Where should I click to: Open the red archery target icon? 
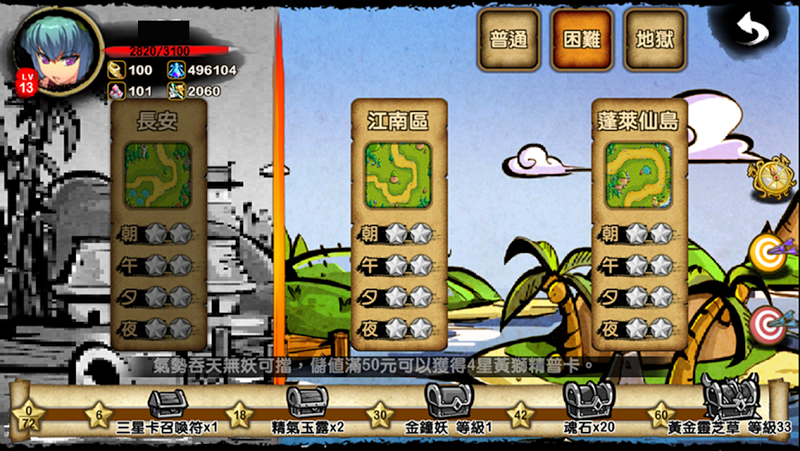coord(768,322)
